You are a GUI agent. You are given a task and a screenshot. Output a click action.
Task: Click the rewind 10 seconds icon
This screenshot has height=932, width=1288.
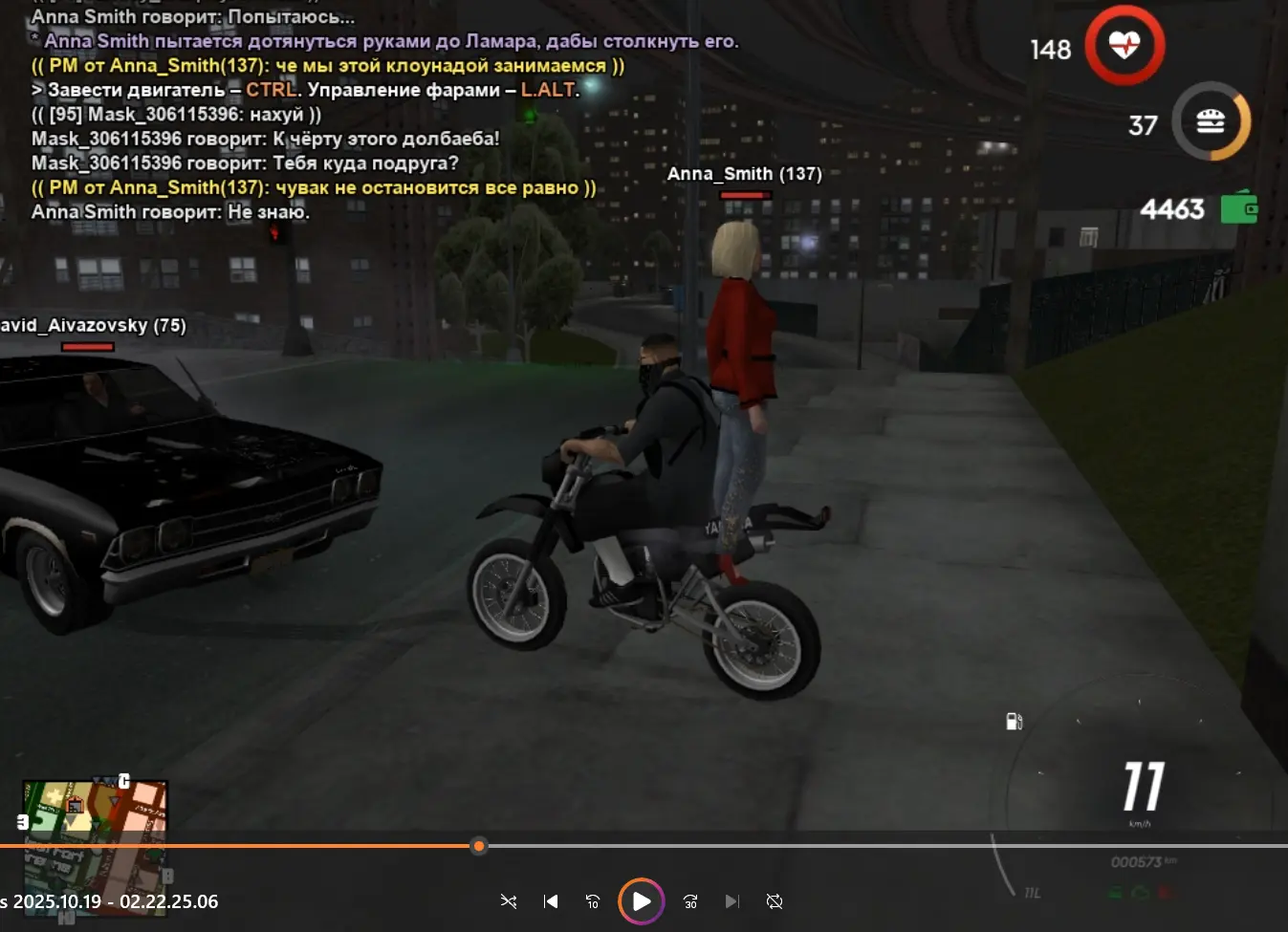pos(593,900)
